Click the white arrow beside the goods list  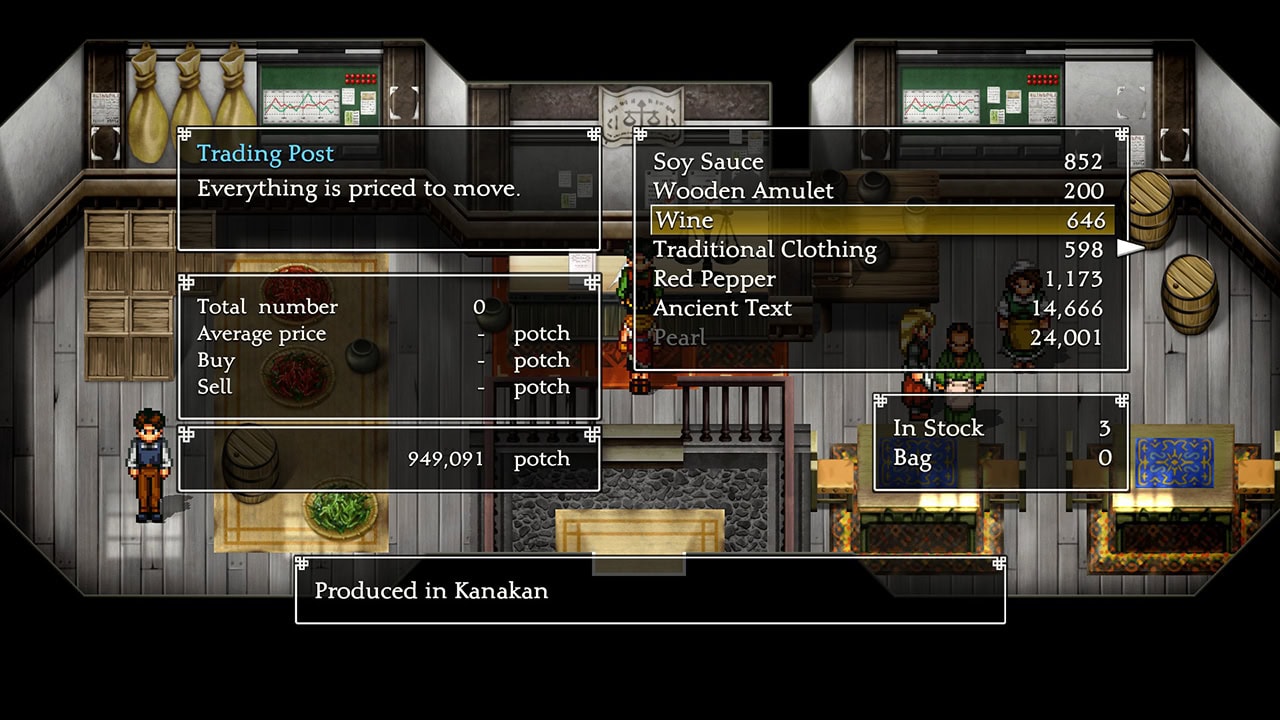pyautogui.click(x=1130, y=248)
